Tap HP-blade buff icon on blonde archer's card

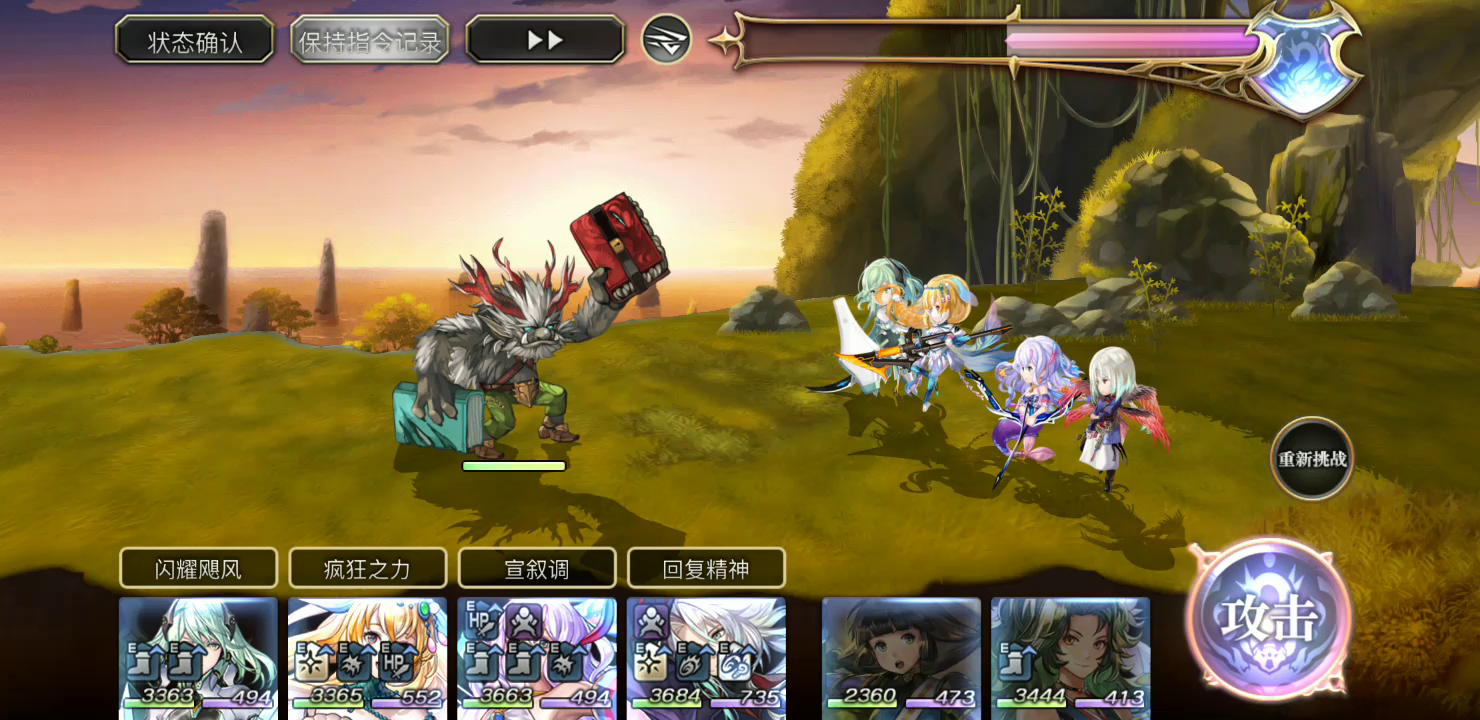click(398, 665)
